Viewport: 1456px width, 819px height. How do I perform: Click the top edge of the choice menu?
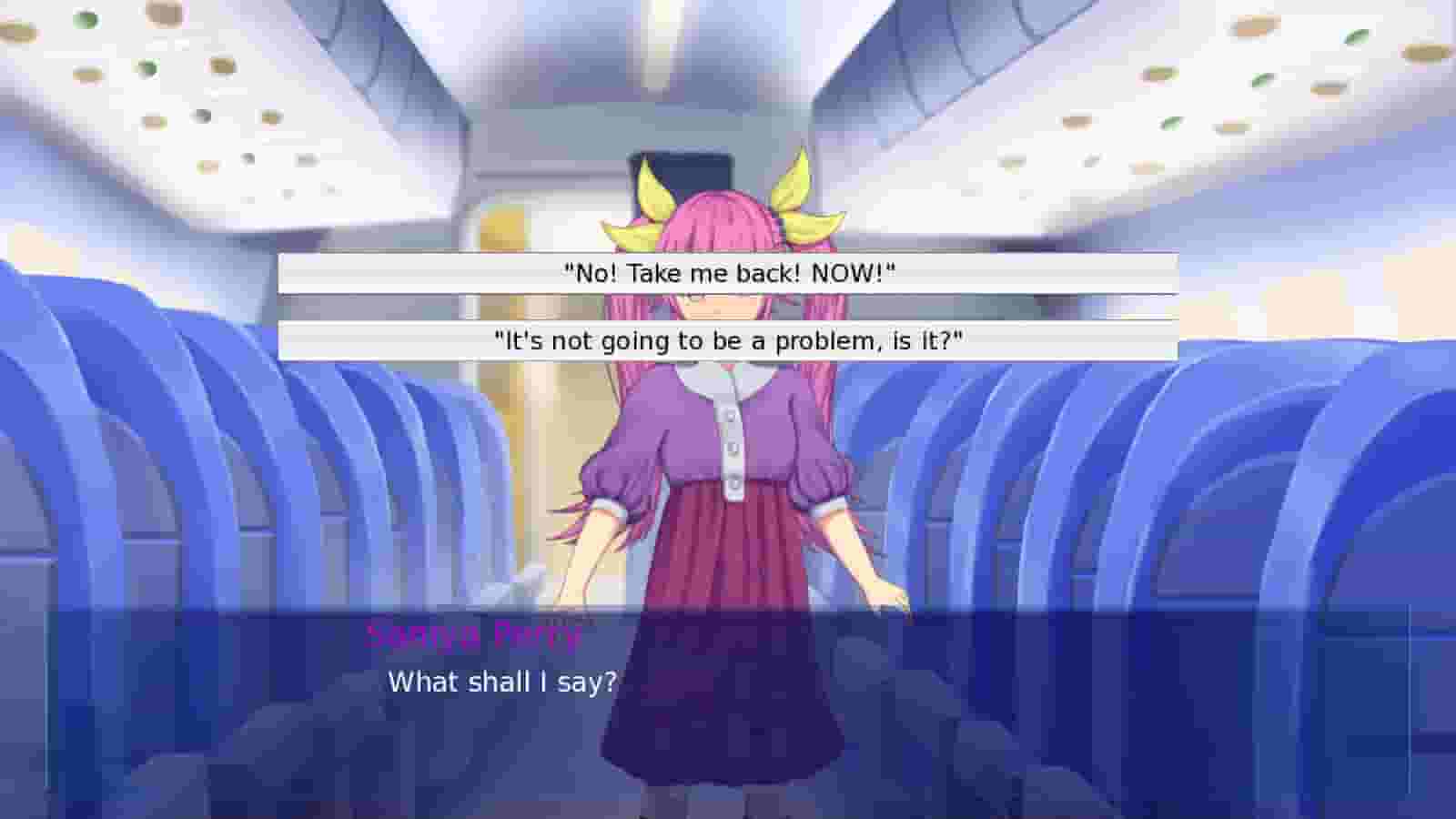point(728,253)
